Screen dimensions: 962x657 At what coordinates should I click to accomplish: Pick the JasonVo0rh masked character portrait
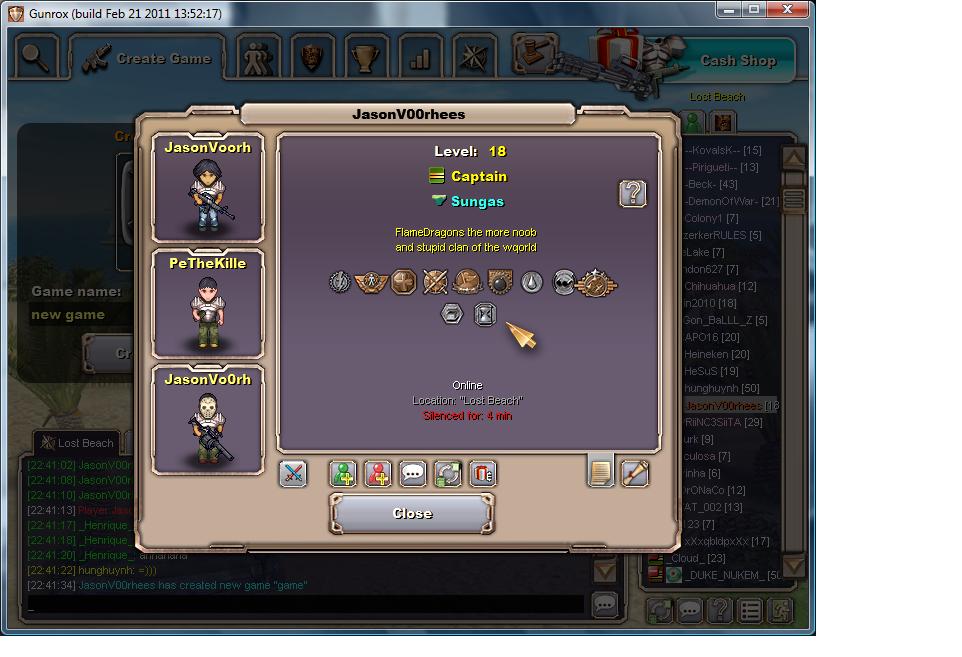[208, 420]
